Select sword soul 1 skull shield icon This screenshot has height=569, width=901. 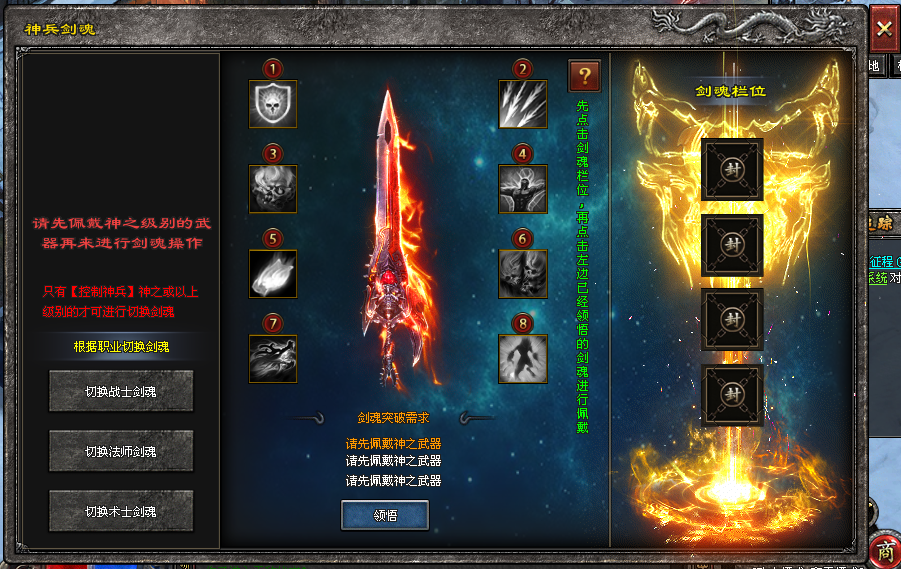tap(273, 104)
